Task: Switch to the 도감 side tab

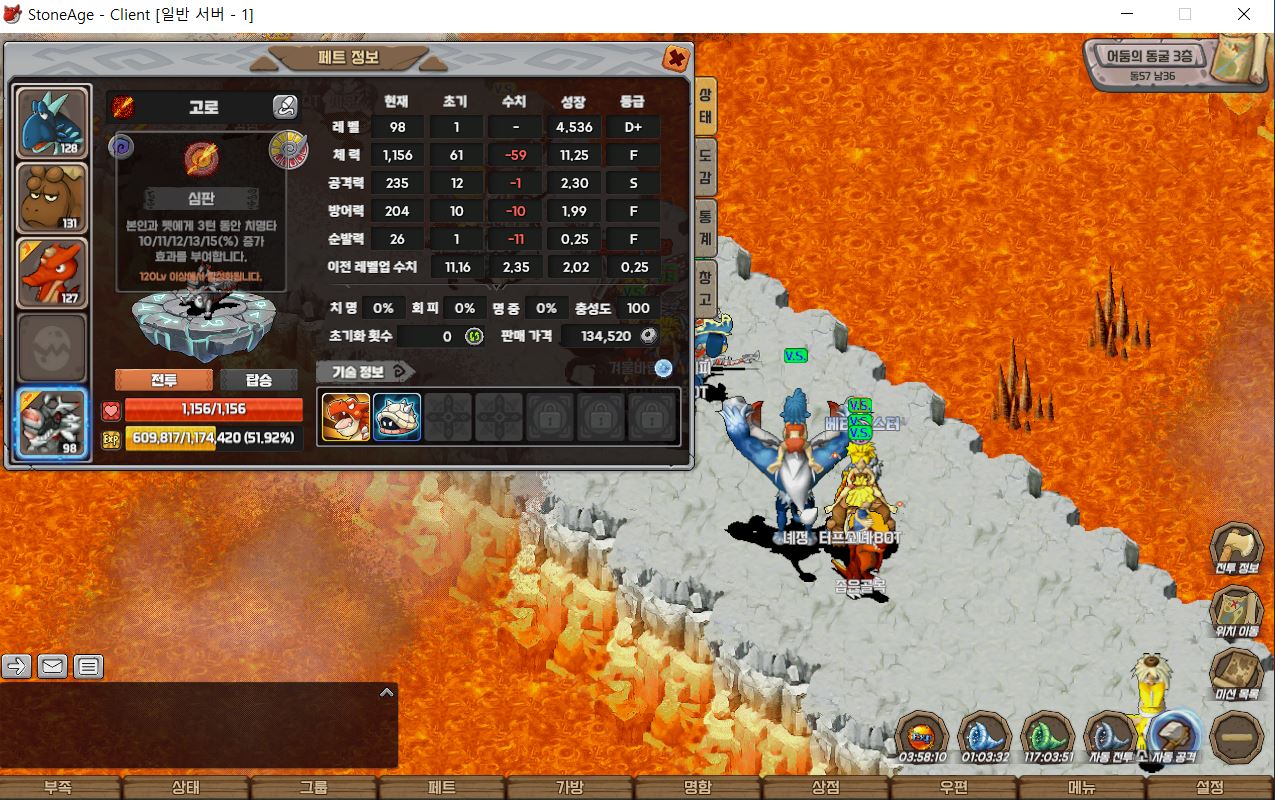Action: pyautogui.click(x=705, y=168)
